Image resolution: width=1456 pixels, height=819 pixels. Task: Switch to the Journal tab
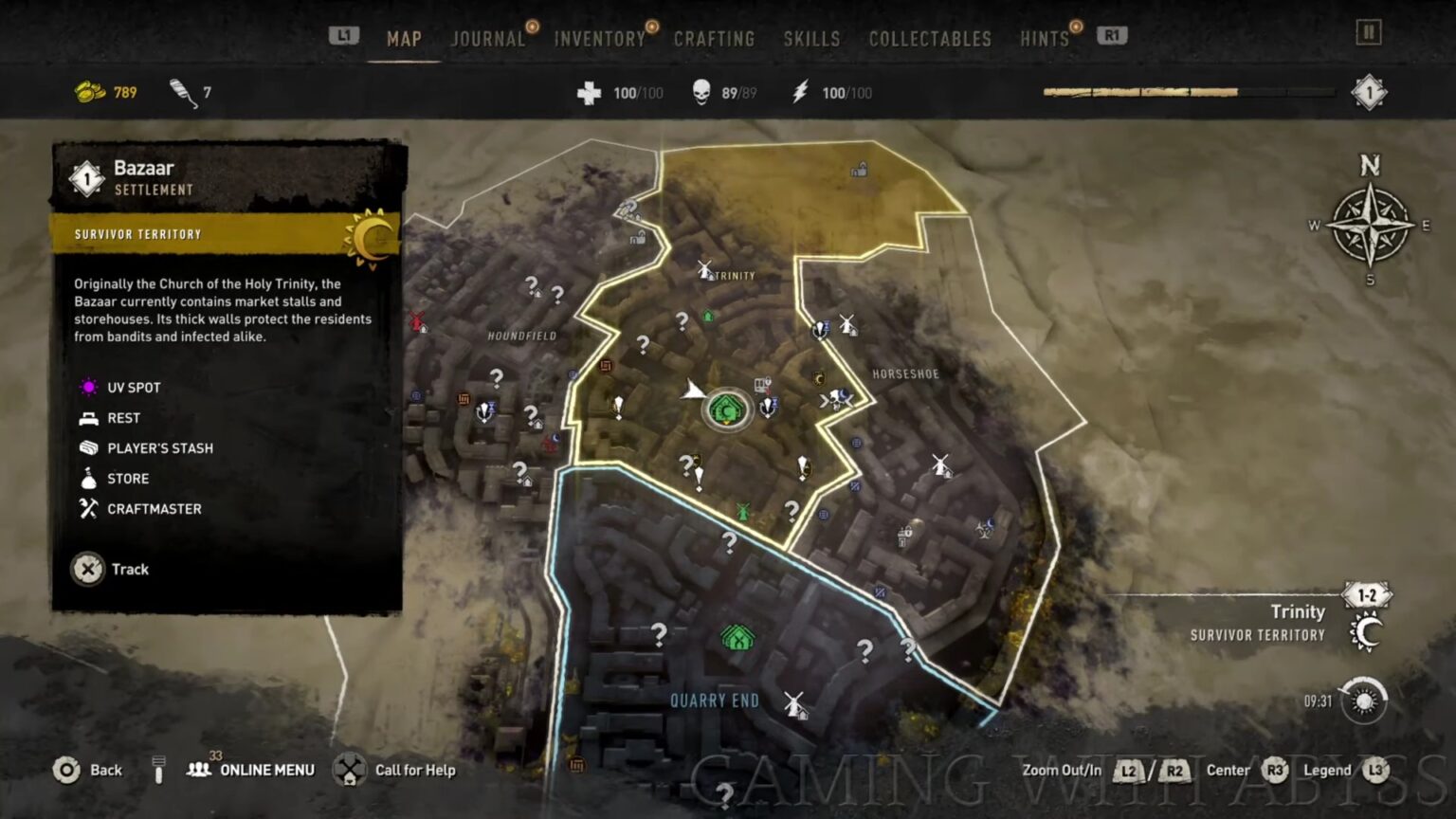pyautogui.click(x=487, y=39)
